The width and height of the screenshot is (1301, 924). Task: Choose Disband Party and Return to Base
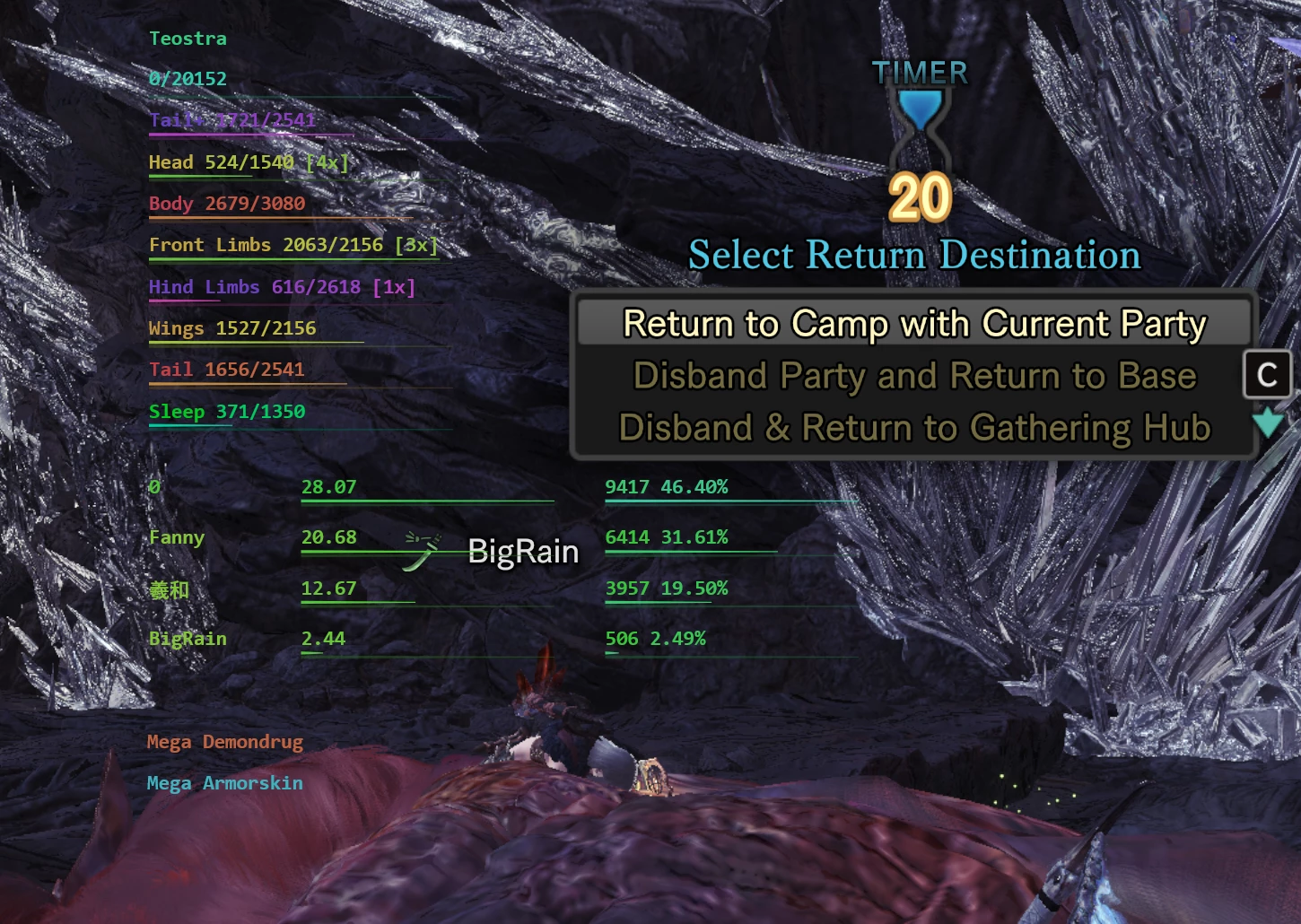tap(913, 376)
